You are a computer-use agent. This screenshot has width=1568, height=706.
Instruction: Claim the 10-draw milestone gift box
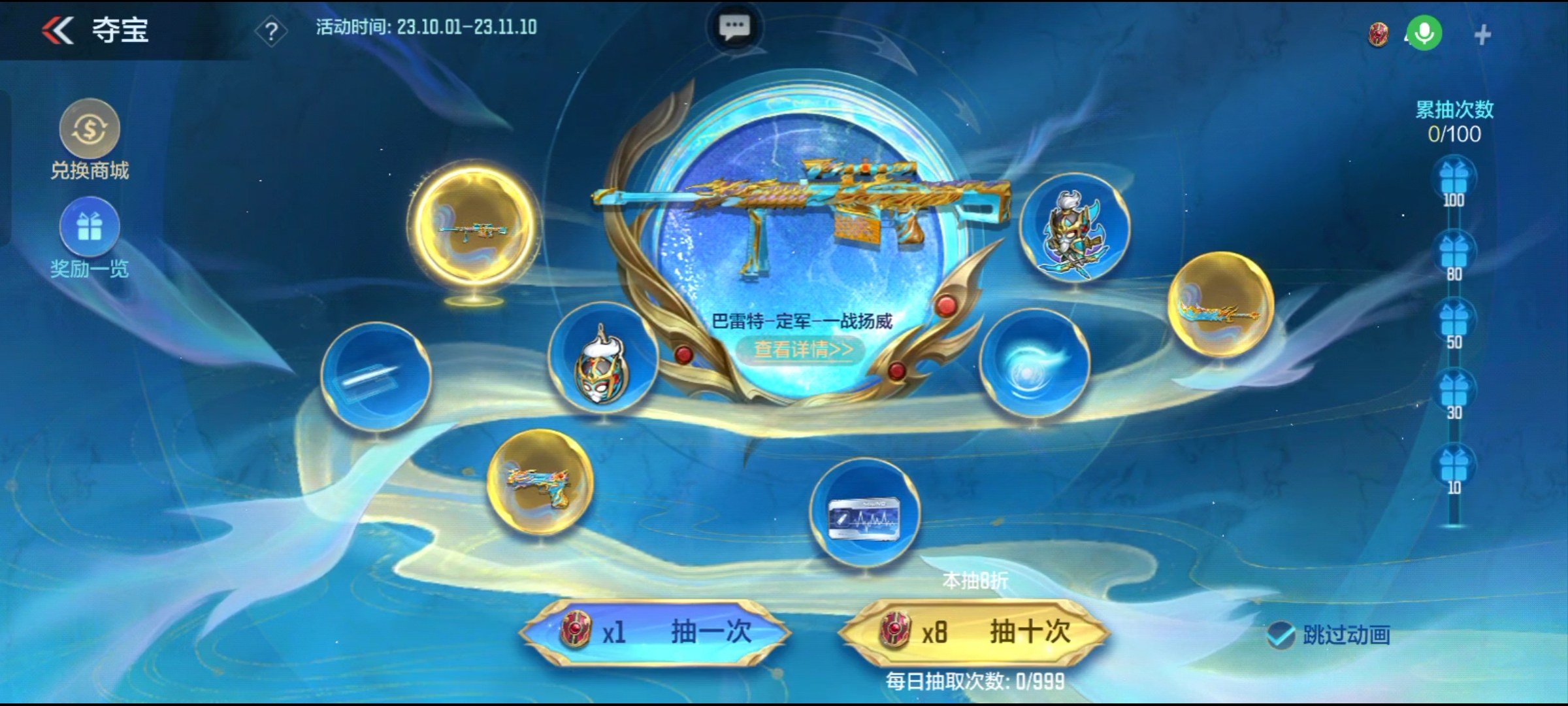point(1454,467)
